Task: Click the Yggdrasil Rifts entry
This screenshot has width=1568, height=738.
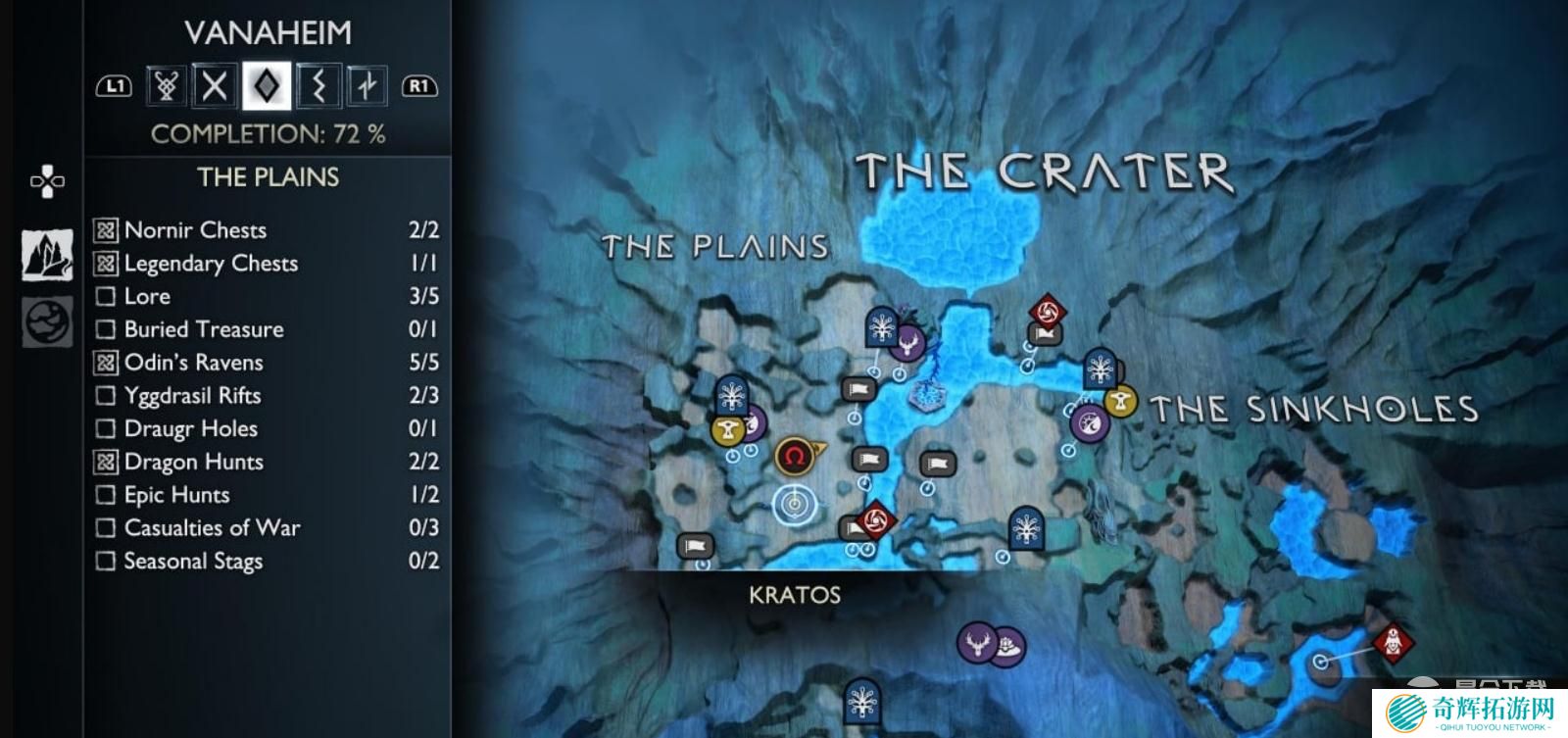Action: tap(265, 396)
